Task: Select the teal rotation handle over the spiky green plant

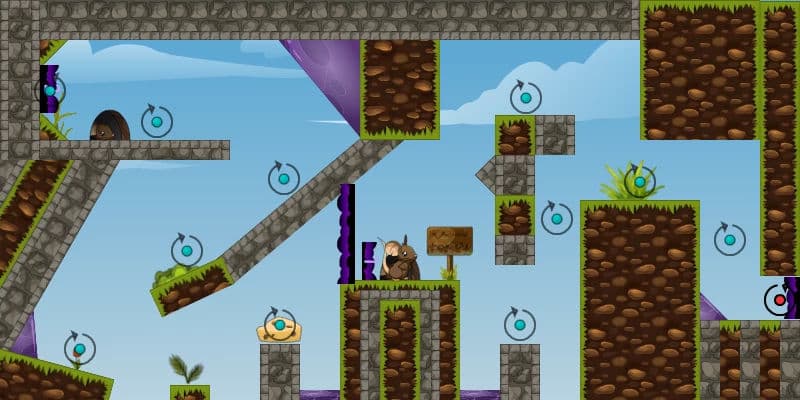Action: coord(640,182)
